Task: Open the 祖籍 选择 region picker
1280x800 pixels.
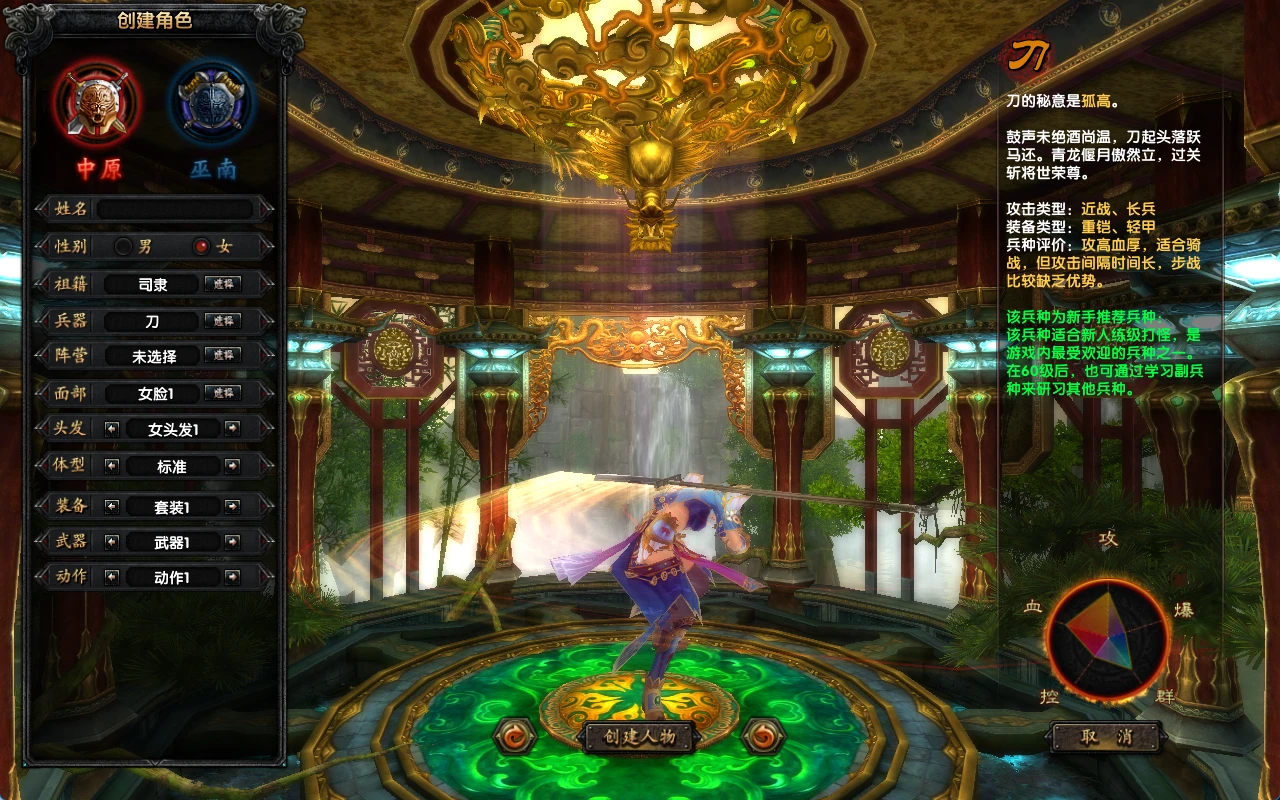Action: [x=224, y=283]
